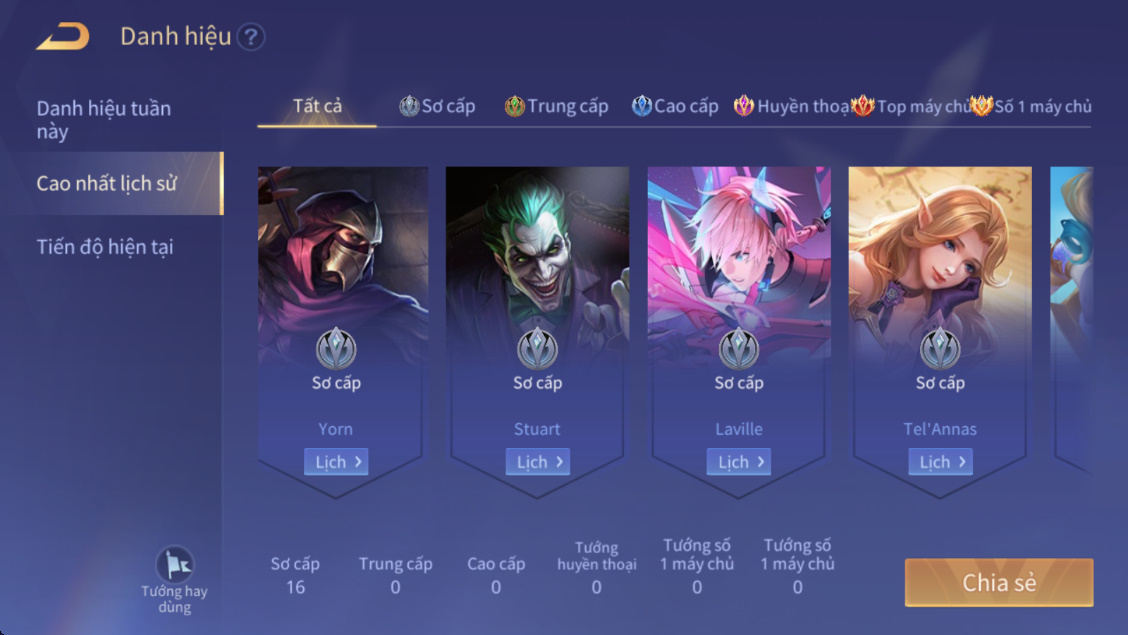Open Tel'Annas's Lịch button
Viewport: 1128px width, 635px height.
[x=940, y=461]
